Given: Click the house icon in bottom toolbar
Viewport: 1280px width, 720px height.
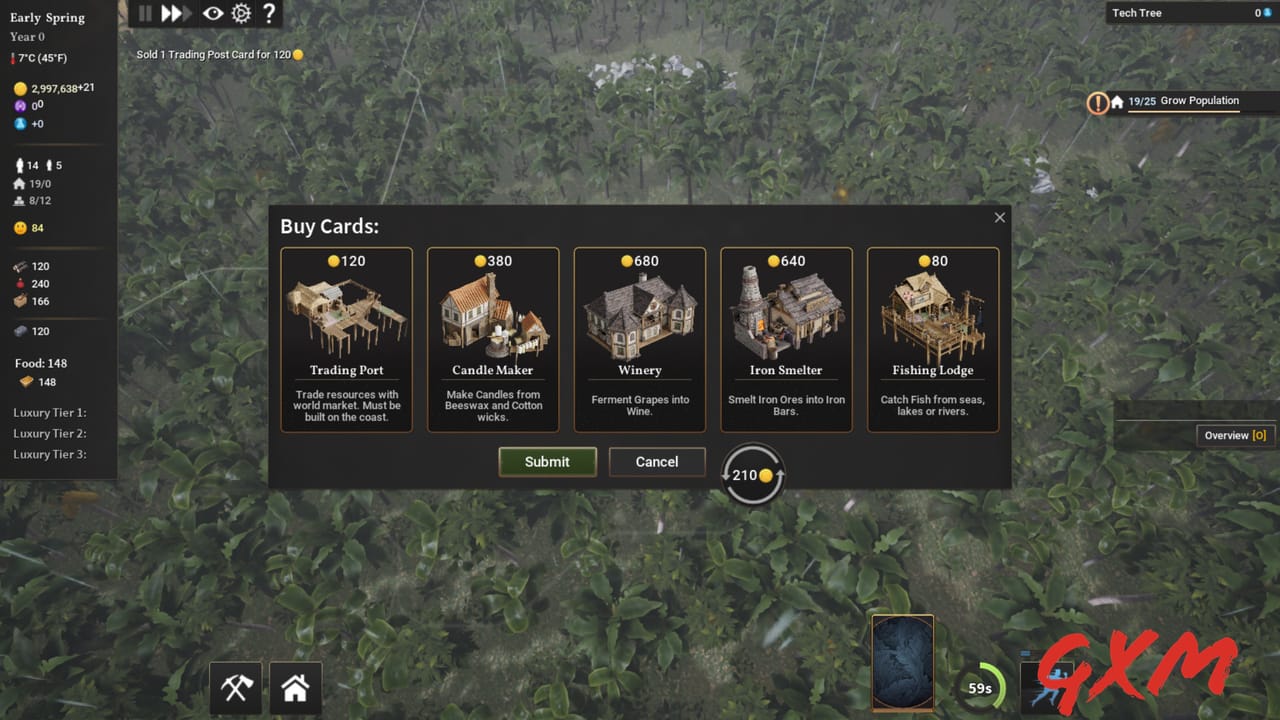Looking at the screenshot, I should point(295,688).
